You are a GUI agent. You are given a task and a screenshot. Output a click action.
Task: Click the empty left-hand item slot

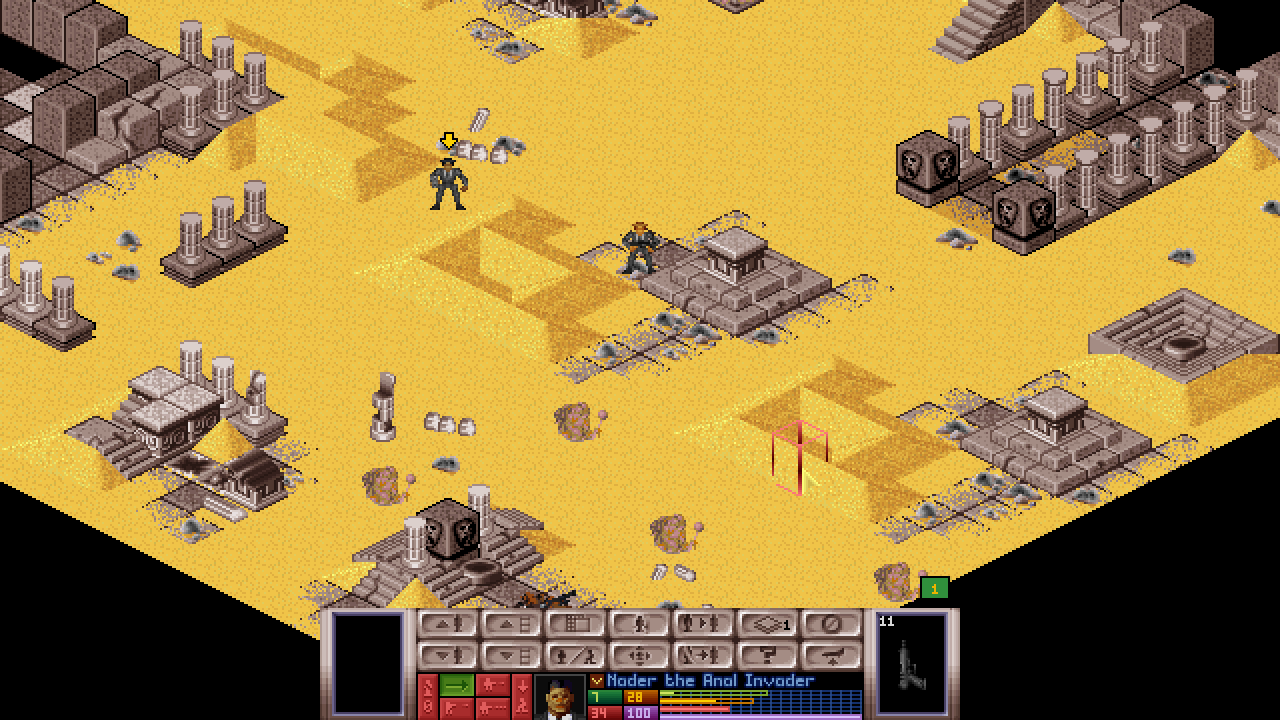tap(367, 662)
